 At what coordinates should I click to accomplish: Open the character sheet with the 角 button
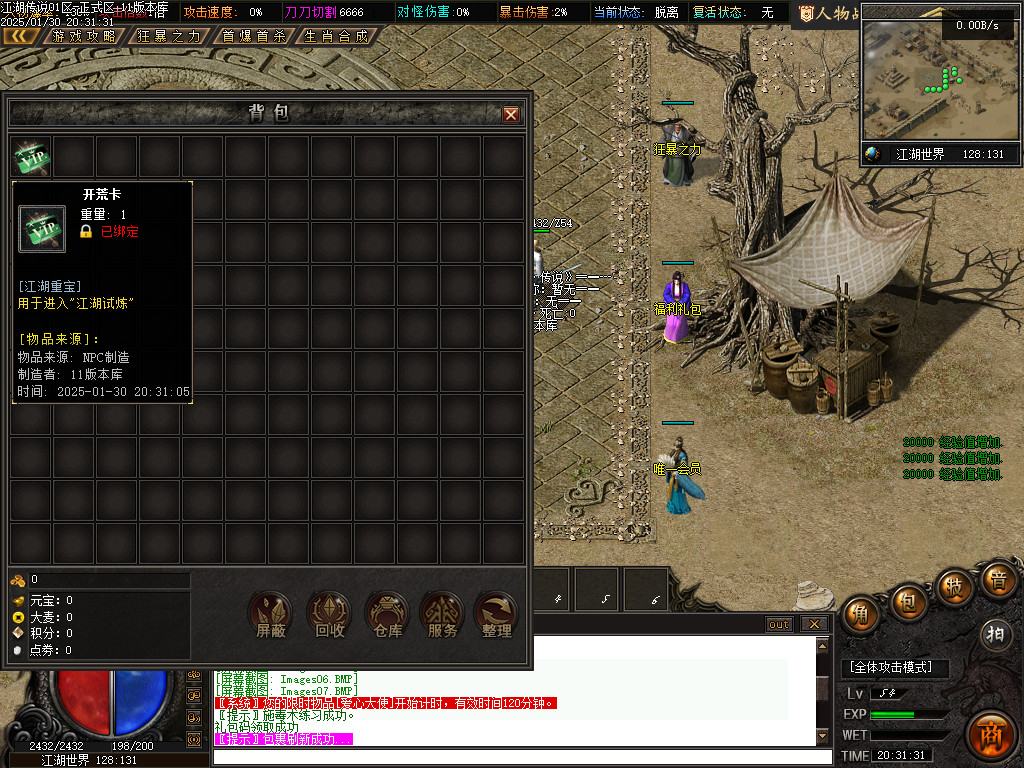click(861, 615)
